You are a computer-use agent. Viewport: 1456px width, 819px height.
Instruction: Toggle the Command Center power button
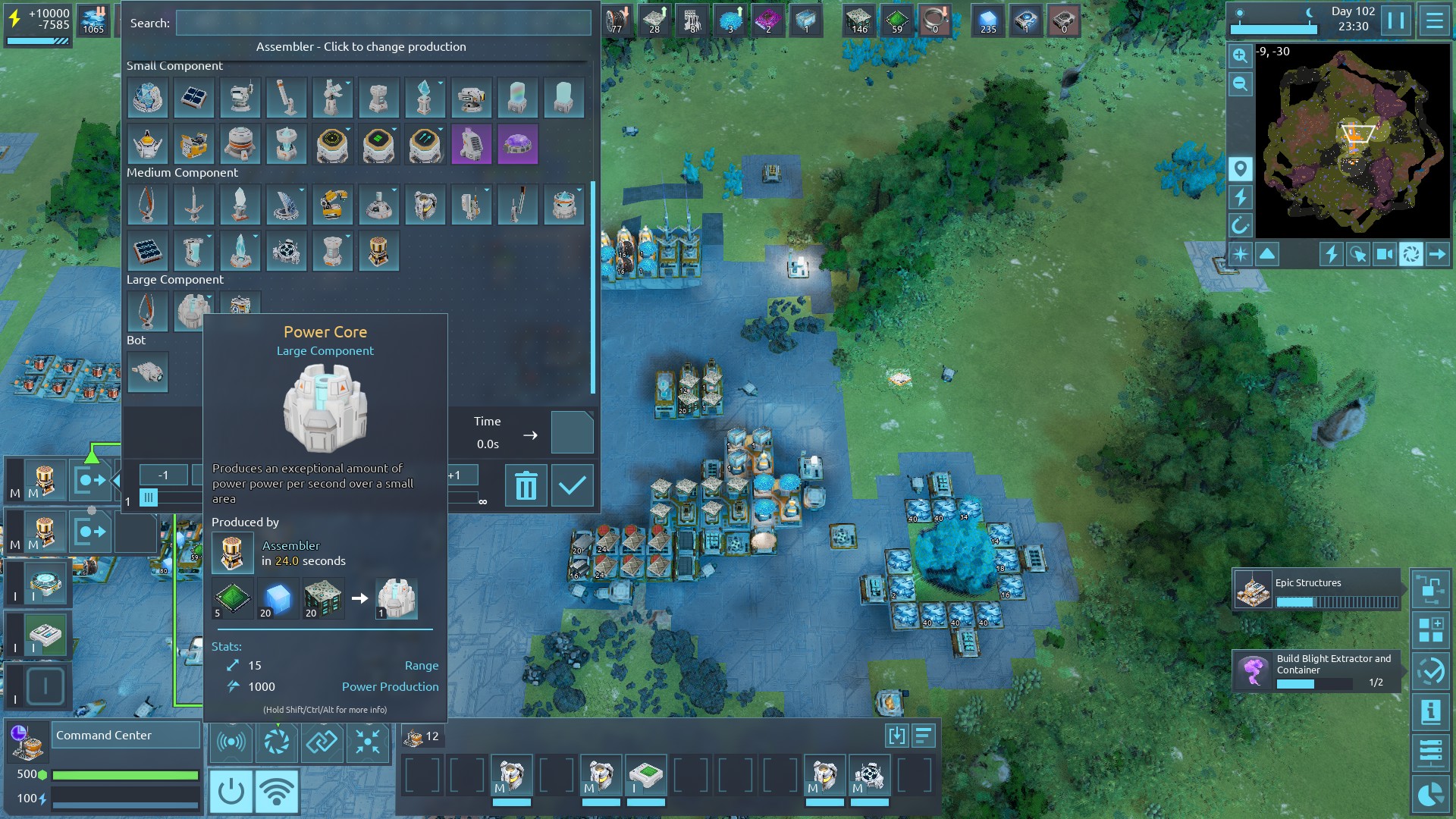tap(231, 791)
